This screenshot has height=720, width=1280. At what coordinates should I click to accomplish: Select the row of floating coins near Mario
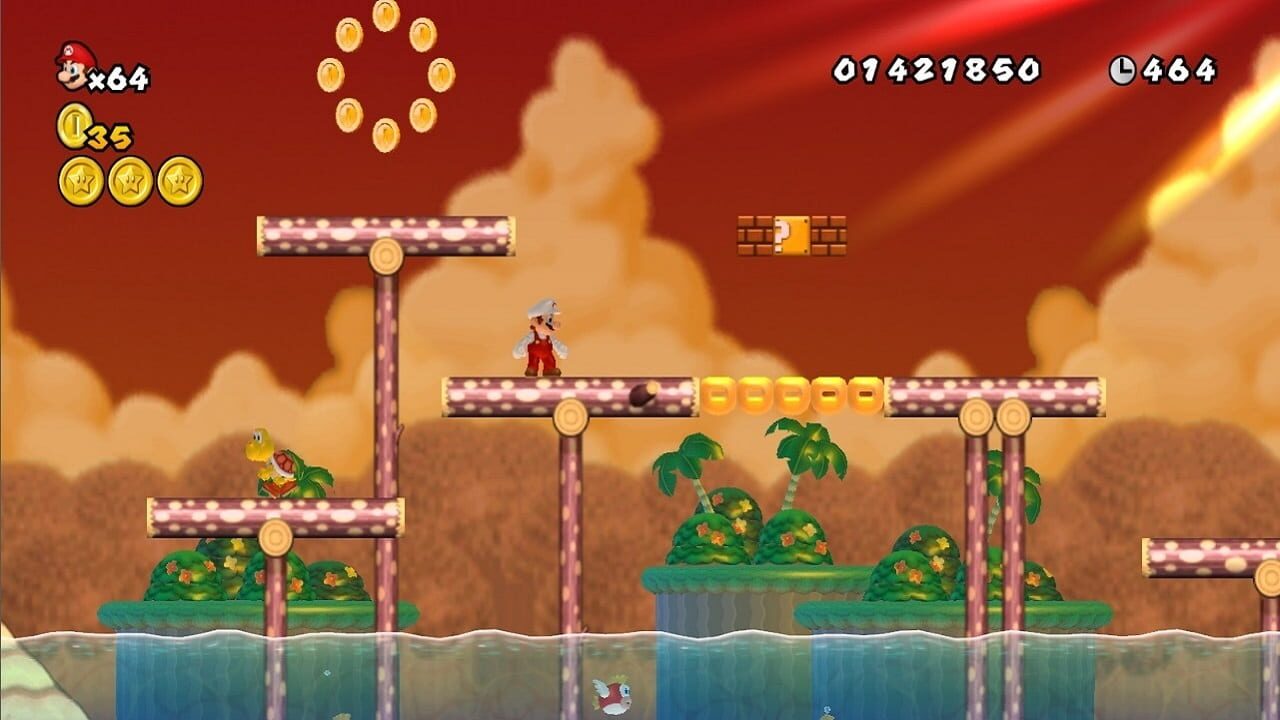coord(792,394)
